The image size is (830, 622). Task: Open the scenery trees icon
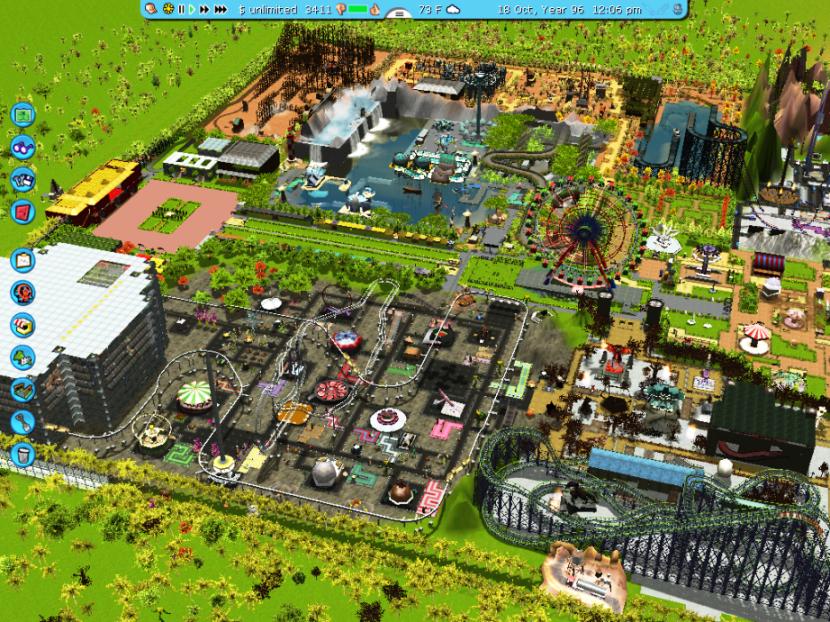(22, 358)
